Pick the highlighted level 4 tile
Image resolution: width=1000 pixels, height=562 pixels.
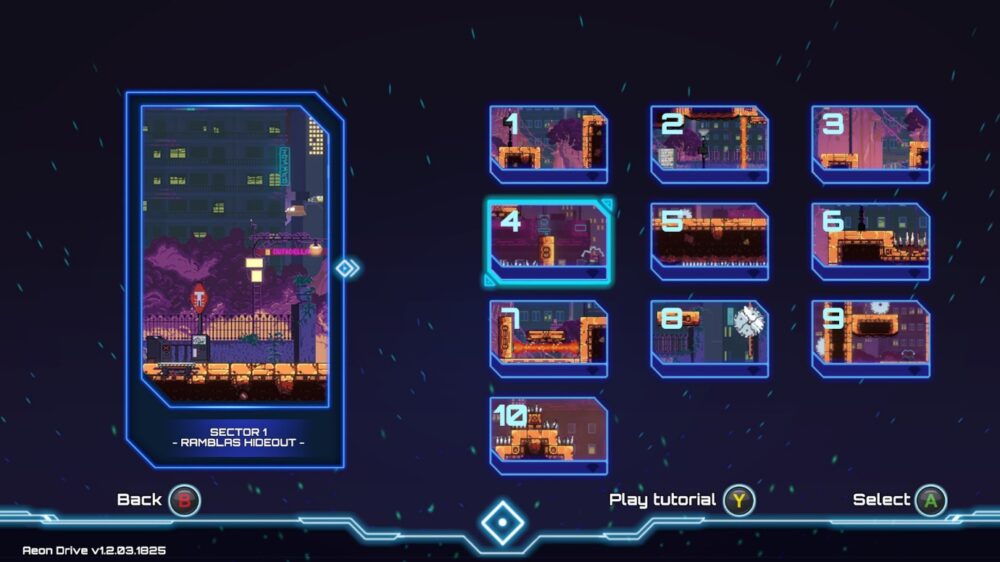[x=548, y=241]
